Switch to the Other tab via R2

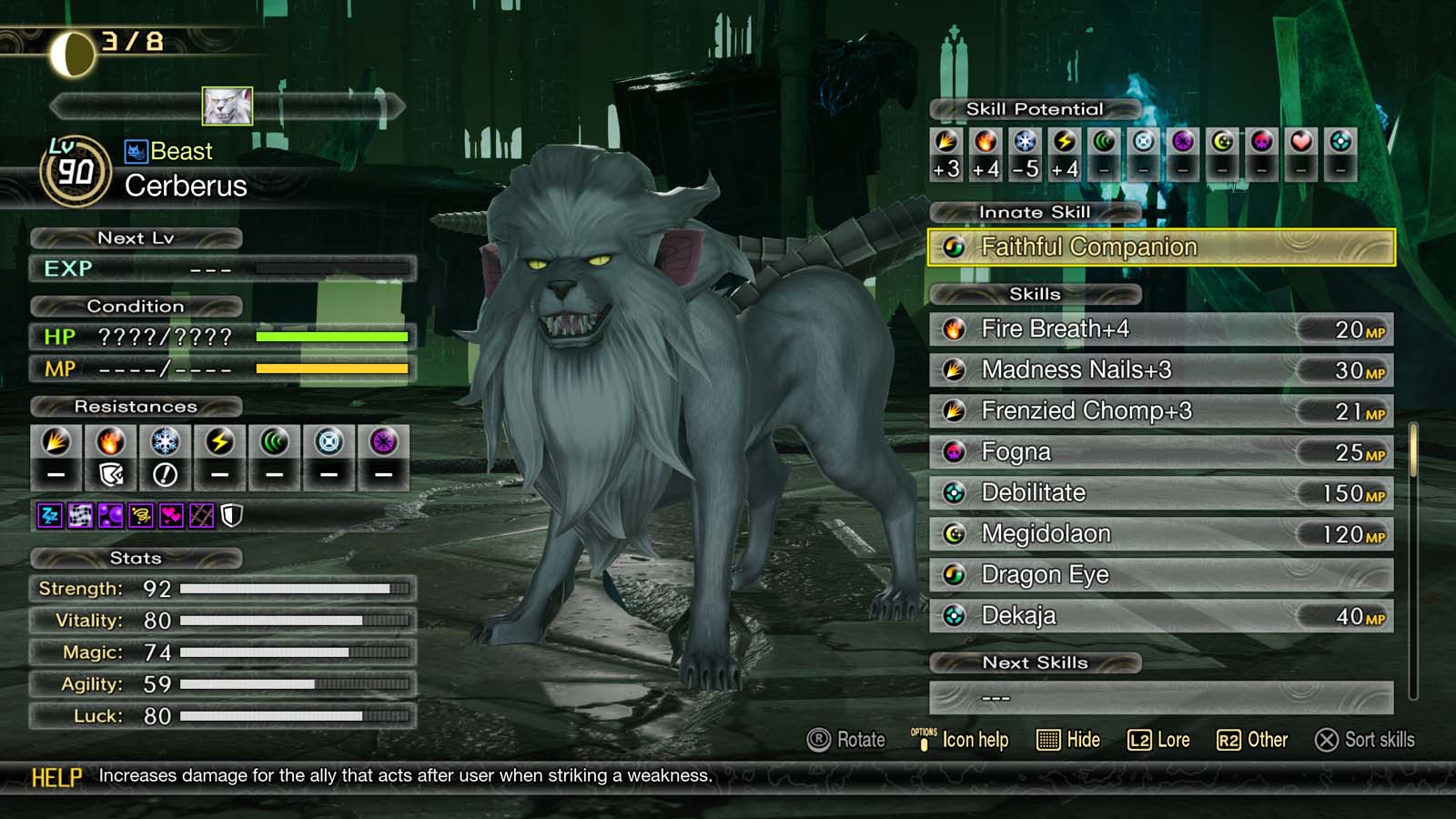(x=1256, y=740)
